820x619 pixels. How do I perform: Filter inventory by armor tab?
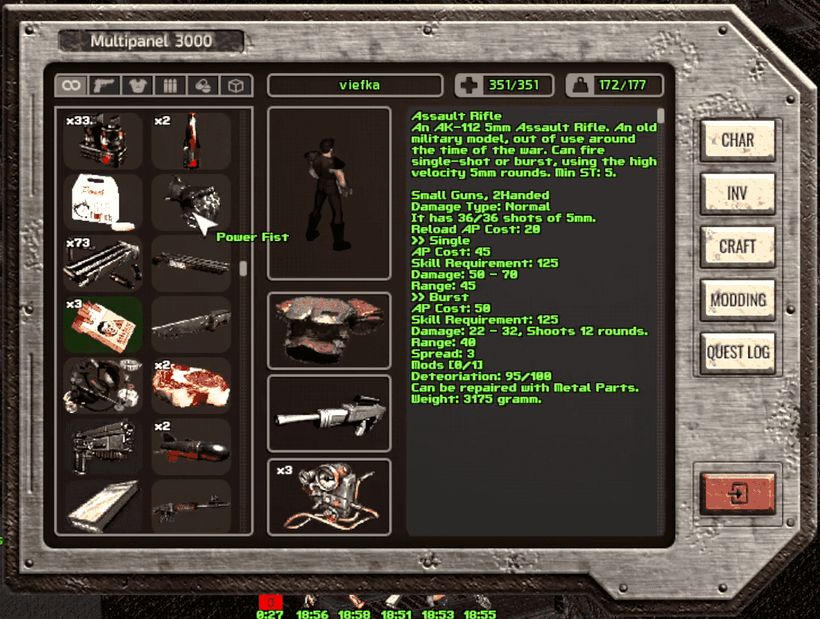[x=137, y=86]
